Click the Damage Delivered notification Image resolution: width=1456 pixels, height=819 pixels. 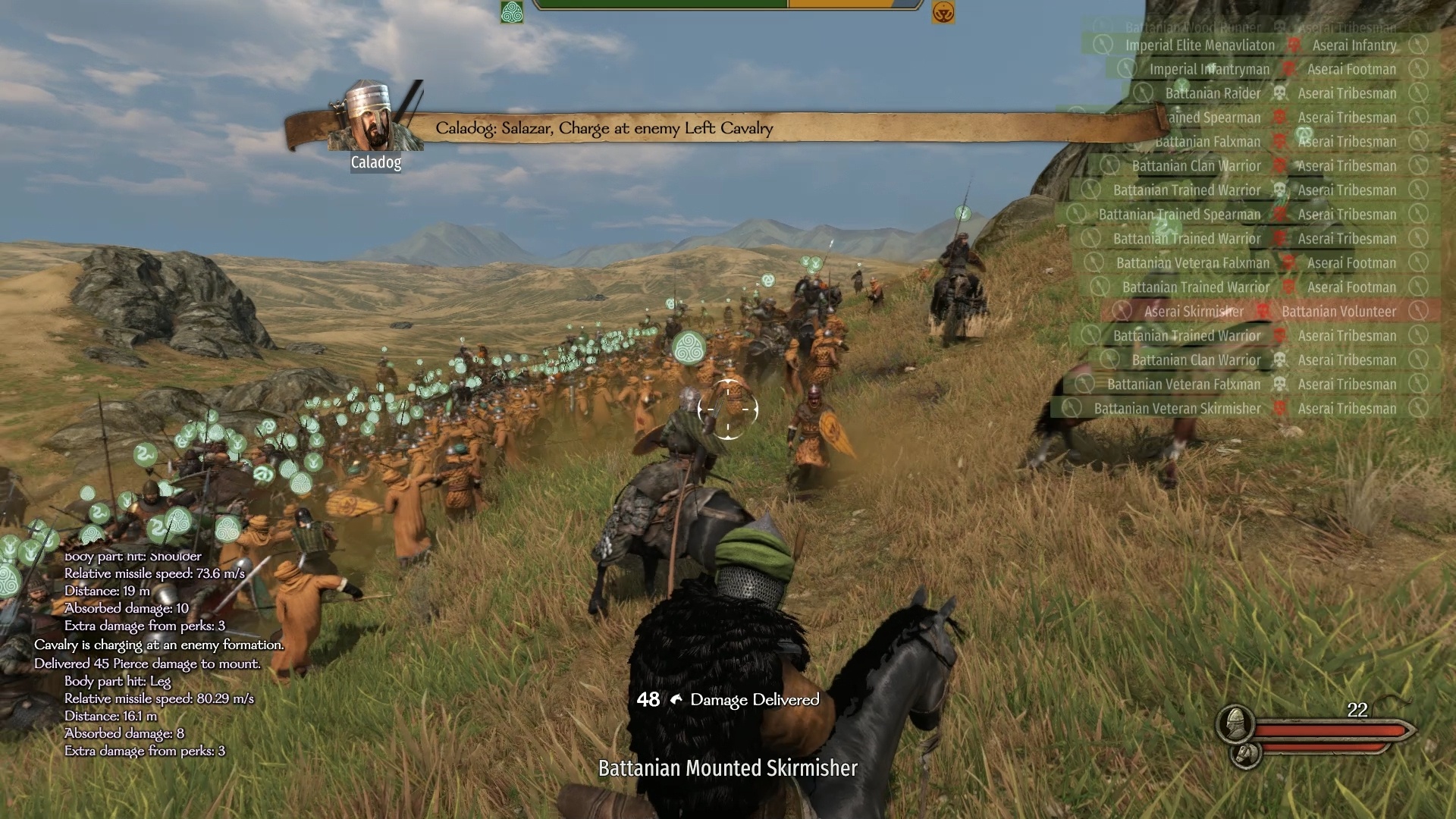click(755, 701)
